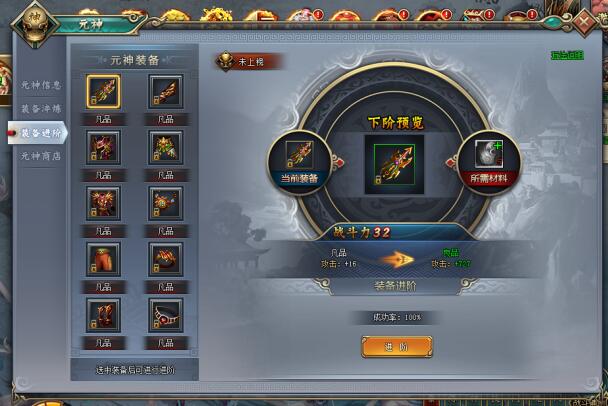Click the 进阶 (advance) button

tap(396, 346)
